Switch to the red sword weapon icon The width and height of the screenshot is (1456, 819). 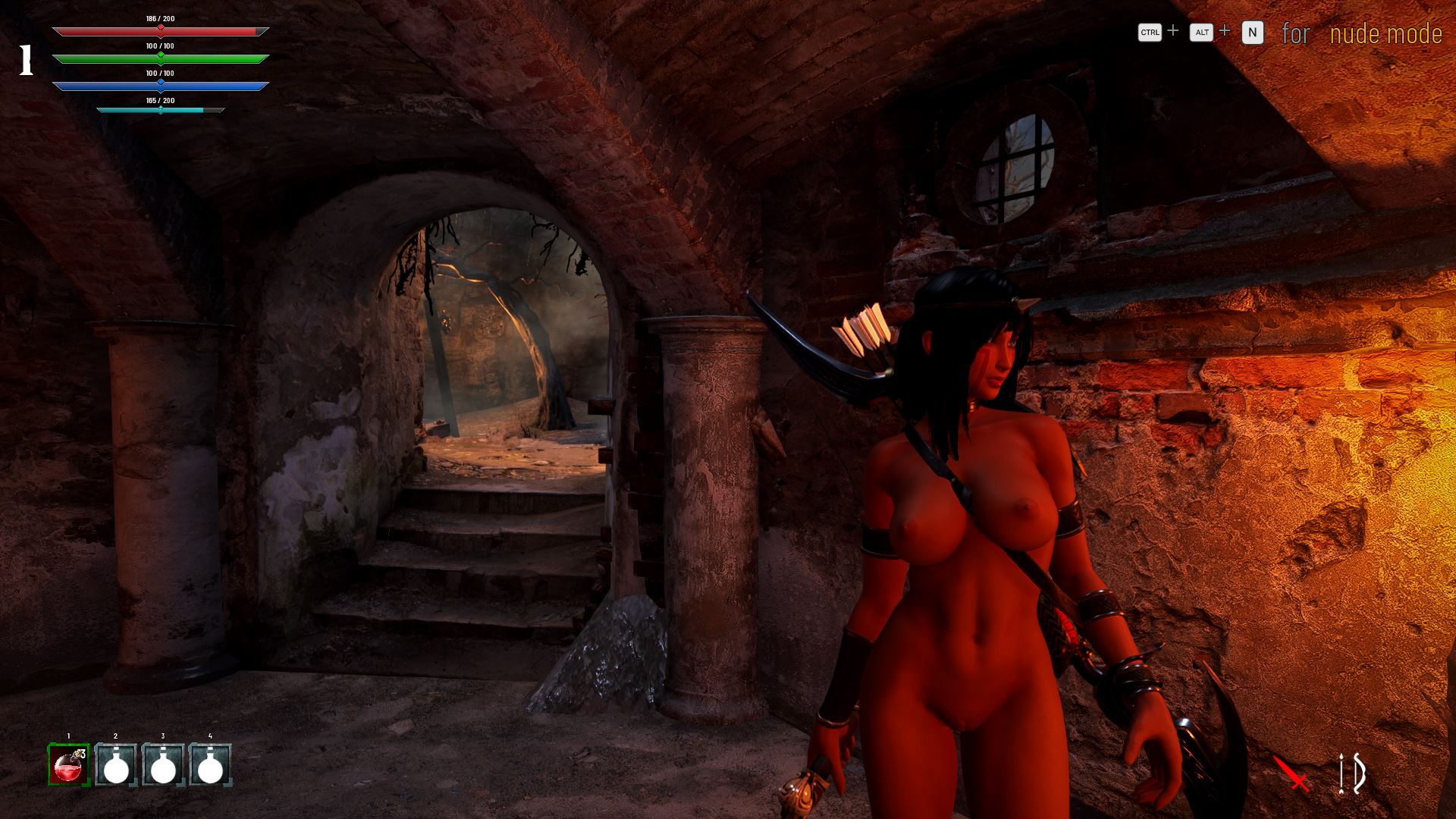click(1291, 773)
